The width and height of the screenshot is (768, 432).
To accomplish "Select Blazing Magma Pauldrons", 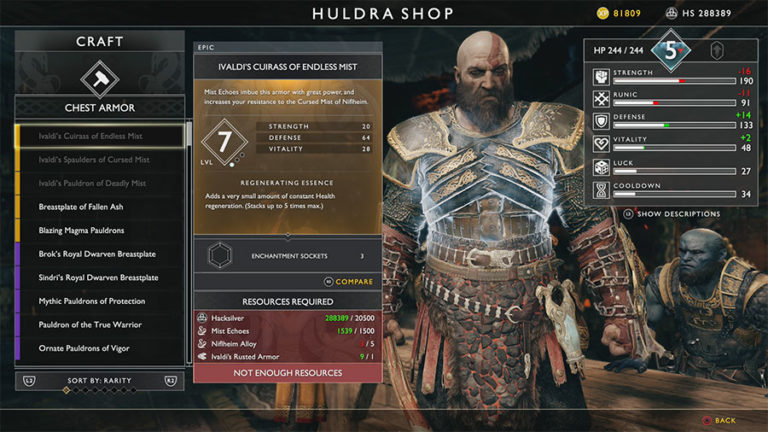I will tap(99, 230).
